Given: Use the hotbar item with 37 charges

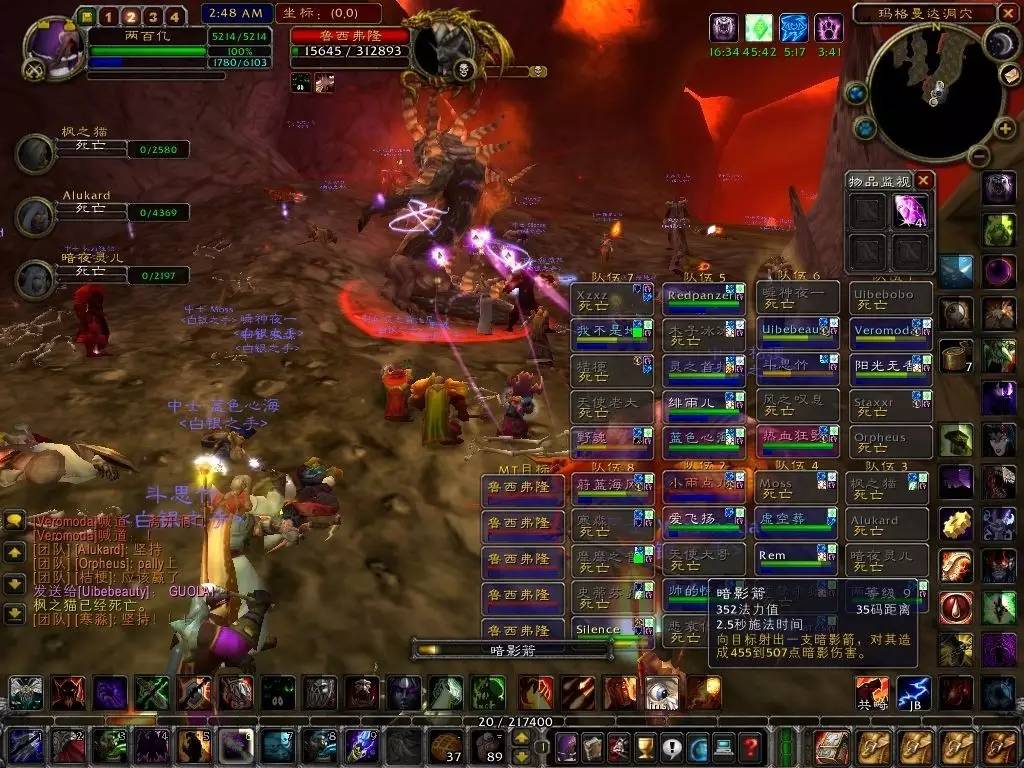Looking at the screenshot, I should pos(447,747).
